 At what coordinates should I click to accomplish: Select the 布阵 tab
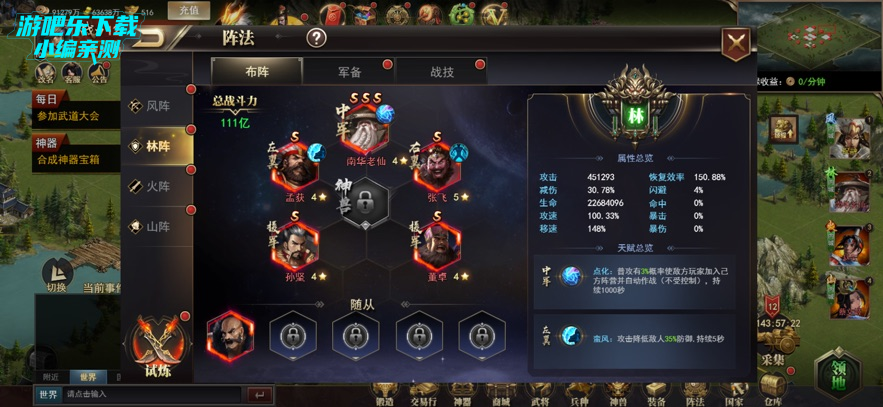click(x=256, y=72)
